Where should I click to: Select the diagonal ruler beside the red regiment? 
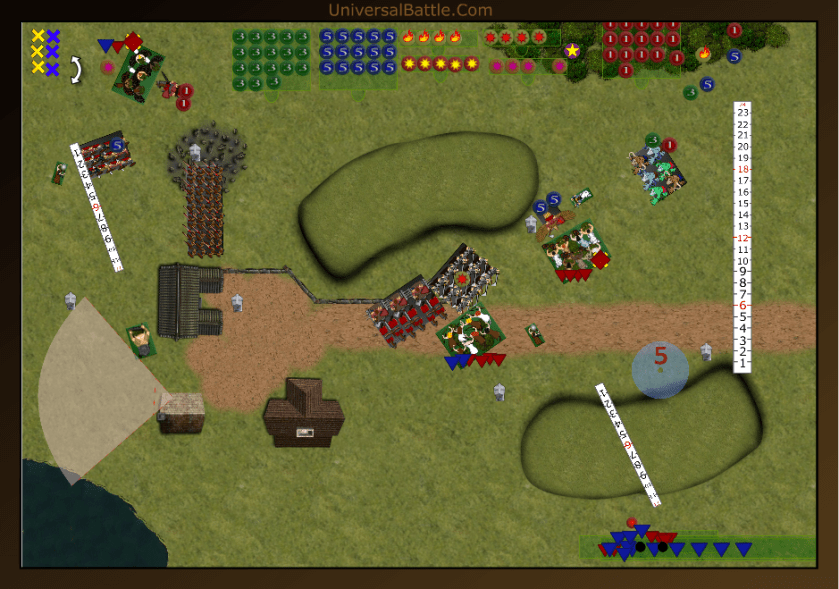point(96,207)
